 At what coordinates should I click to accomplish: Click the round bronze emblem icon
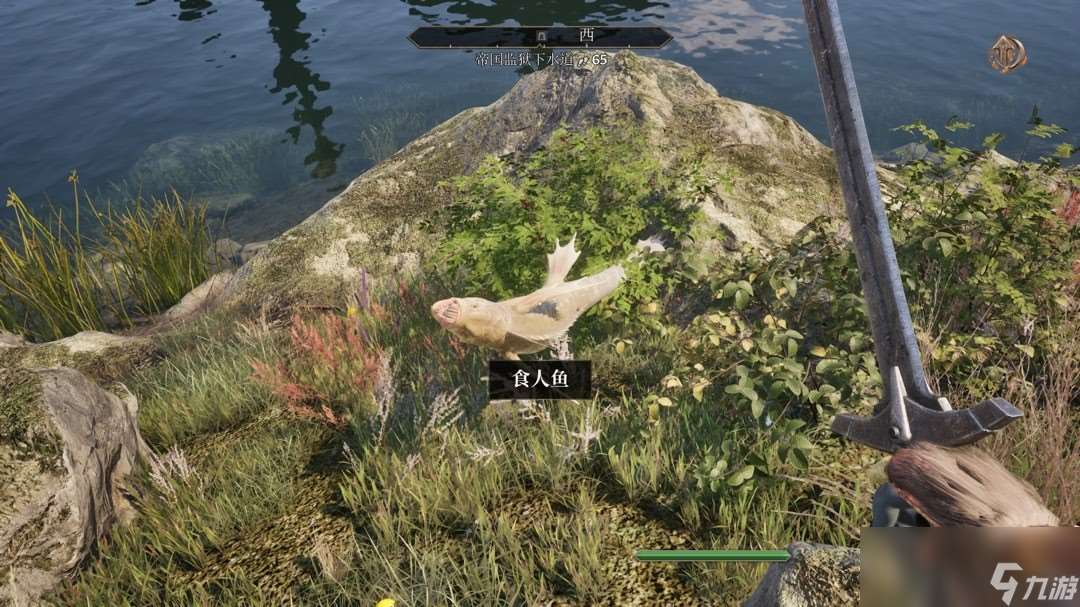pyautogui.click(x=1007, y=54)
